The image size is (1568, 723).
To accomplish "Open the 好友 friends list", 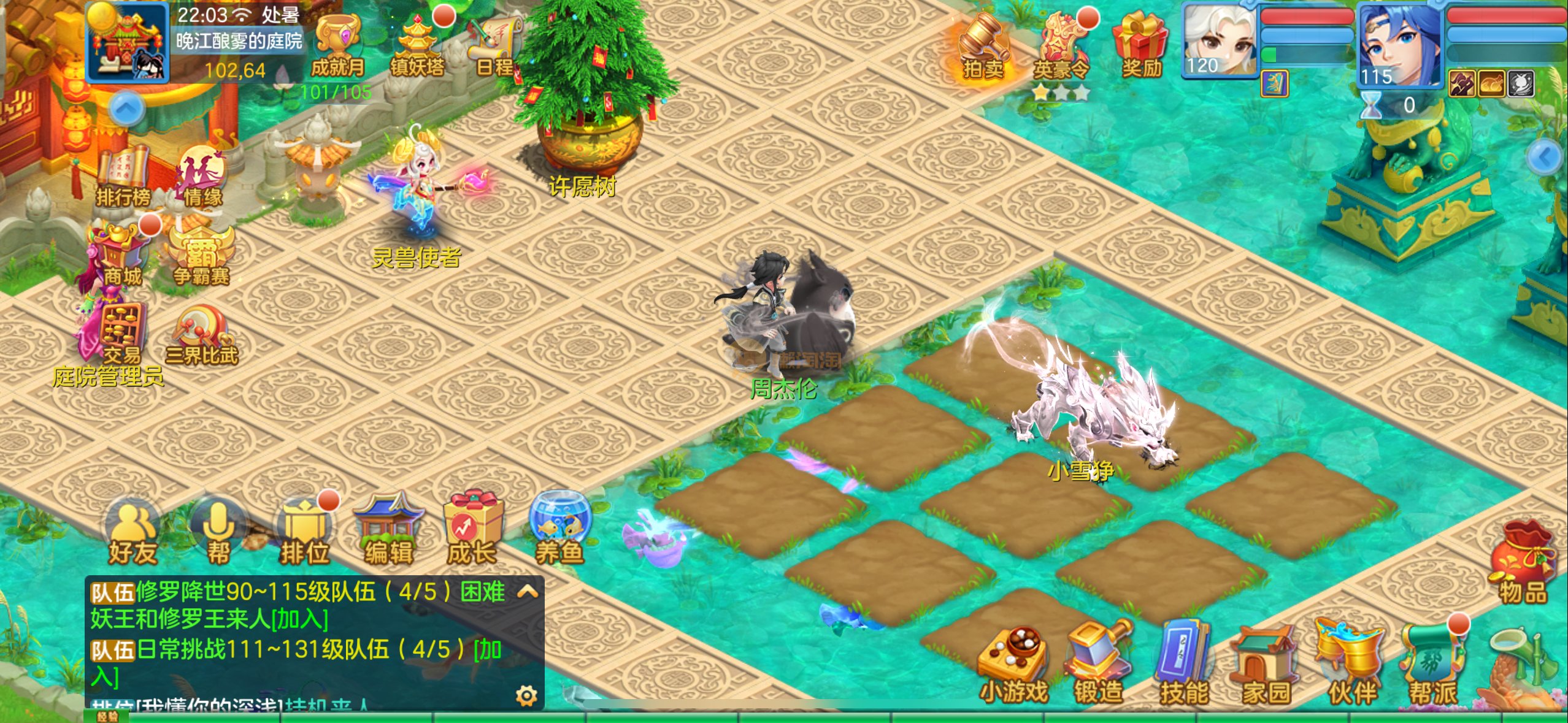I will point(132,534).
